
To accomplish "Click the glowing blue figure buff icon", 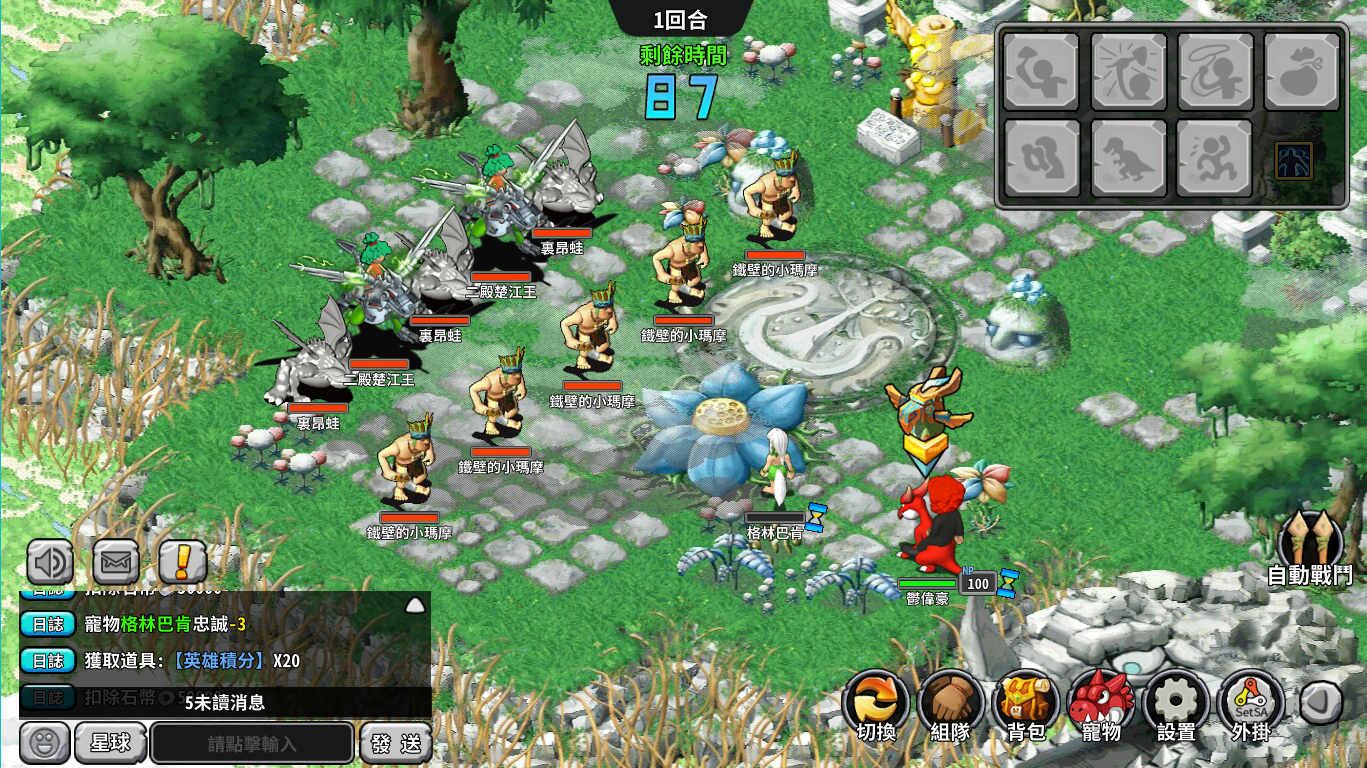I will [x=1294, y=161].
